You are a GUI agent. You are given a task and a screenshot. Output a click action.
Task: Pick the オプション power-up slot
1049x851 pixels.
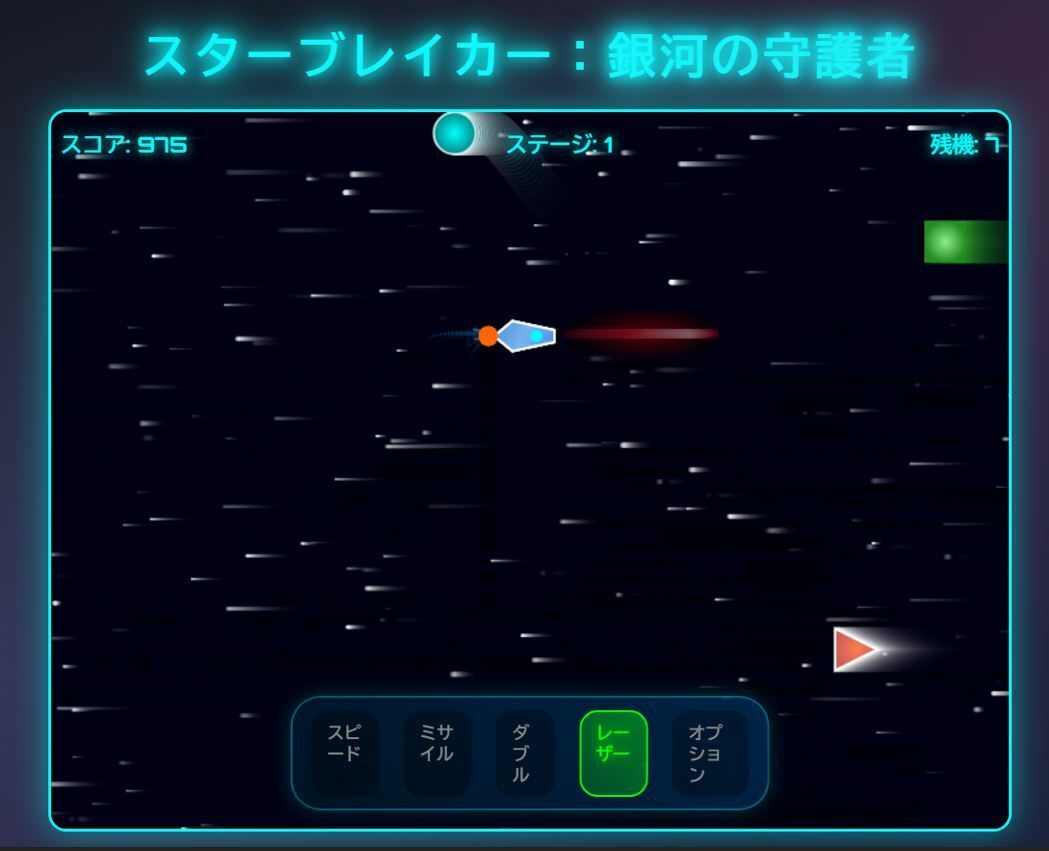(x=709, y=753)
